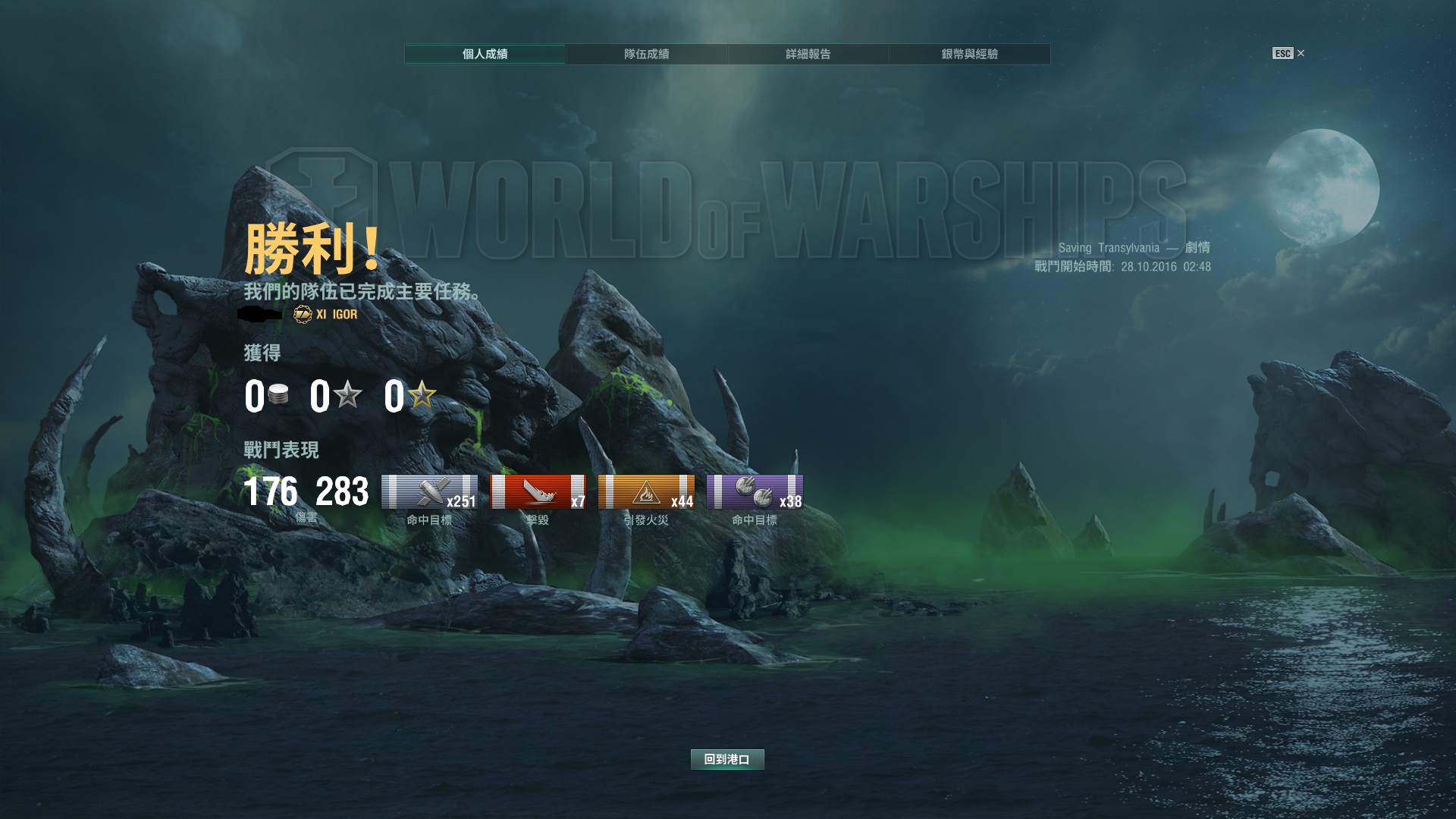Viewport: 1456px width, 819px height.
Task: Select the grey x251 命中目標 ribbon
Action: [x=429, y=492]
